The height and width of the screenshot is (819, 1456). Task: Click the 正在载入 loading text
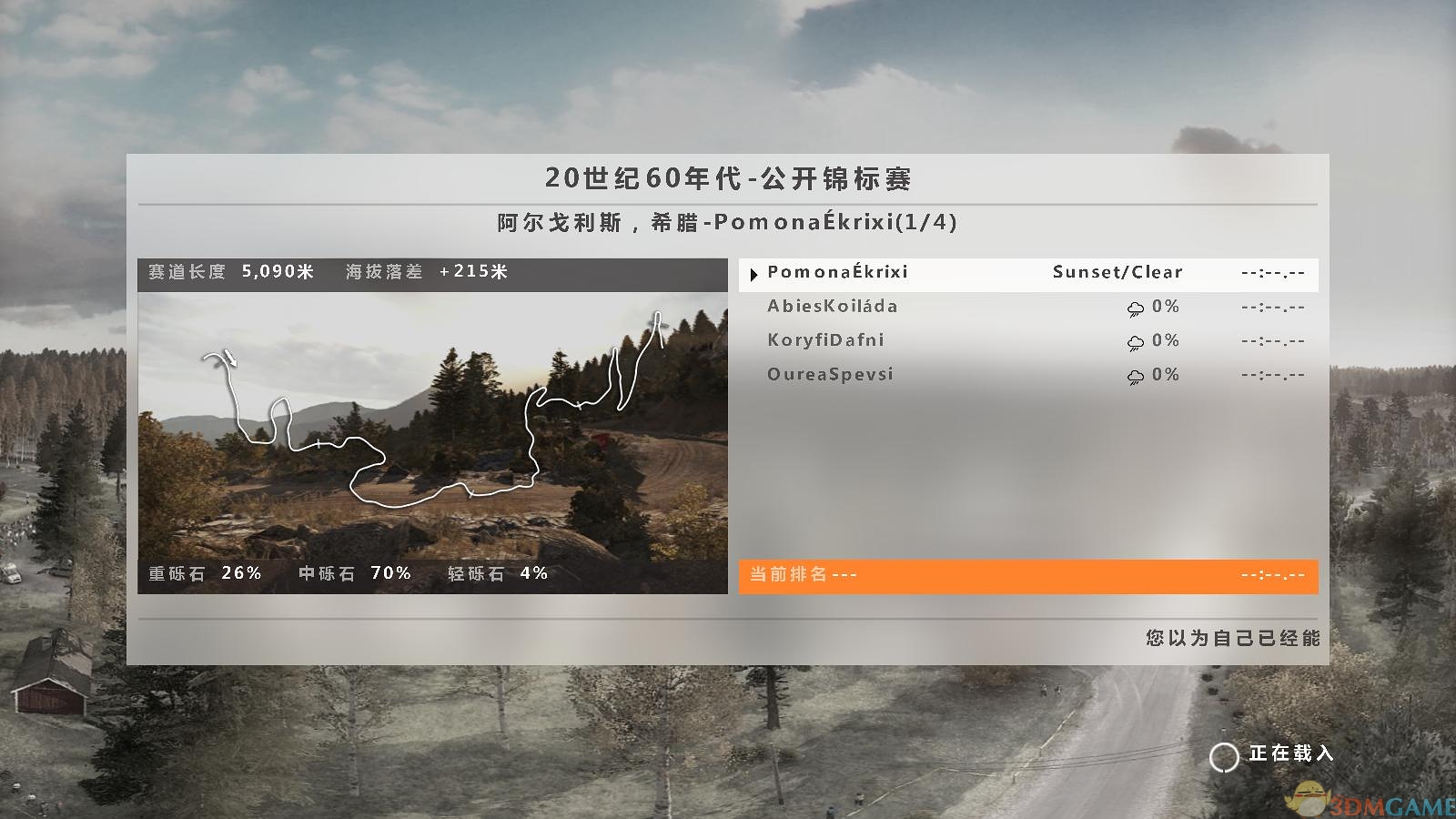click(x=1291, y=754)
